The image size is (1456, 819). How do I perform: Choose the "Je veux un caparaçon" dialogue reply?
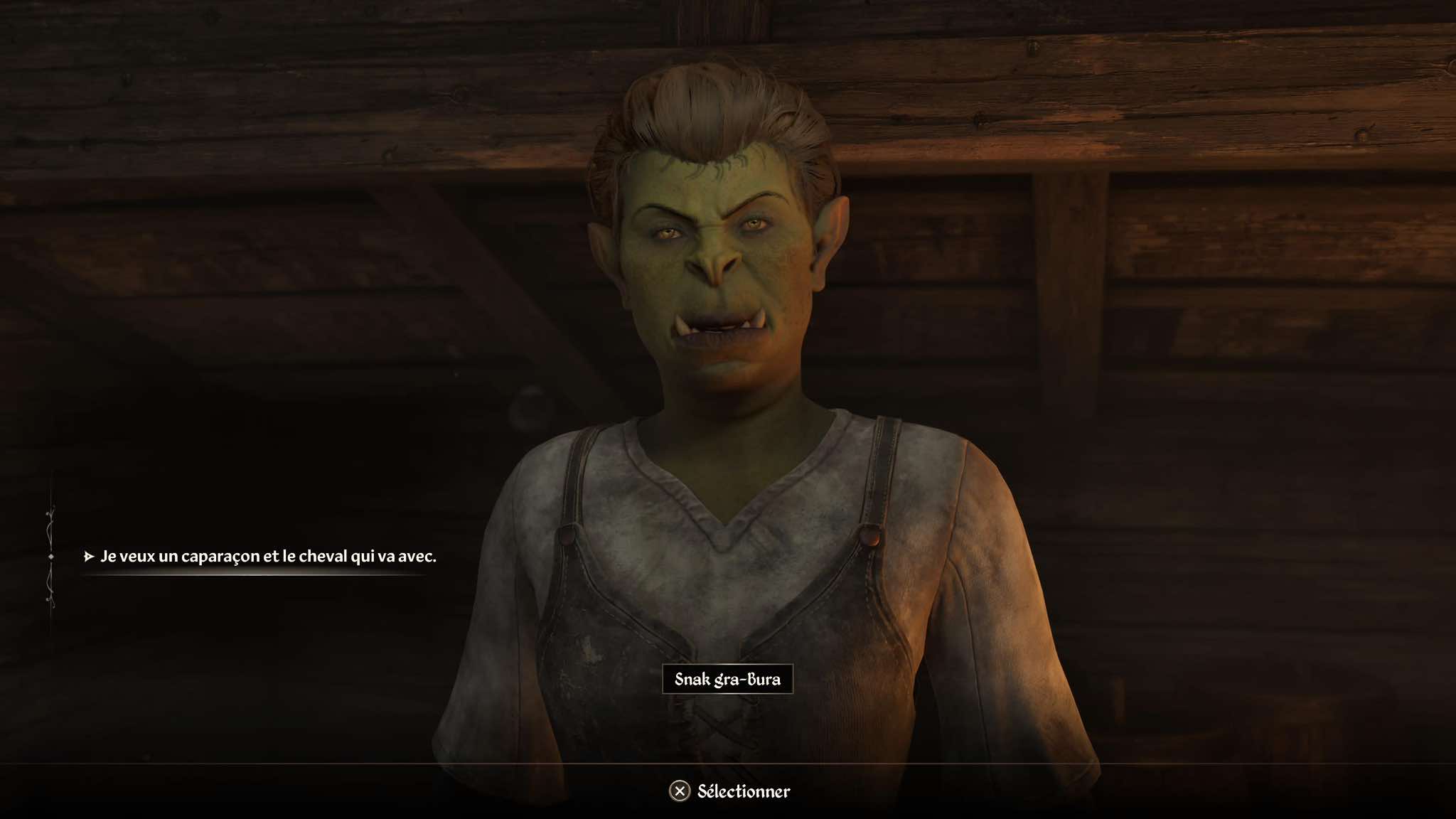click(x=268, y=556)
